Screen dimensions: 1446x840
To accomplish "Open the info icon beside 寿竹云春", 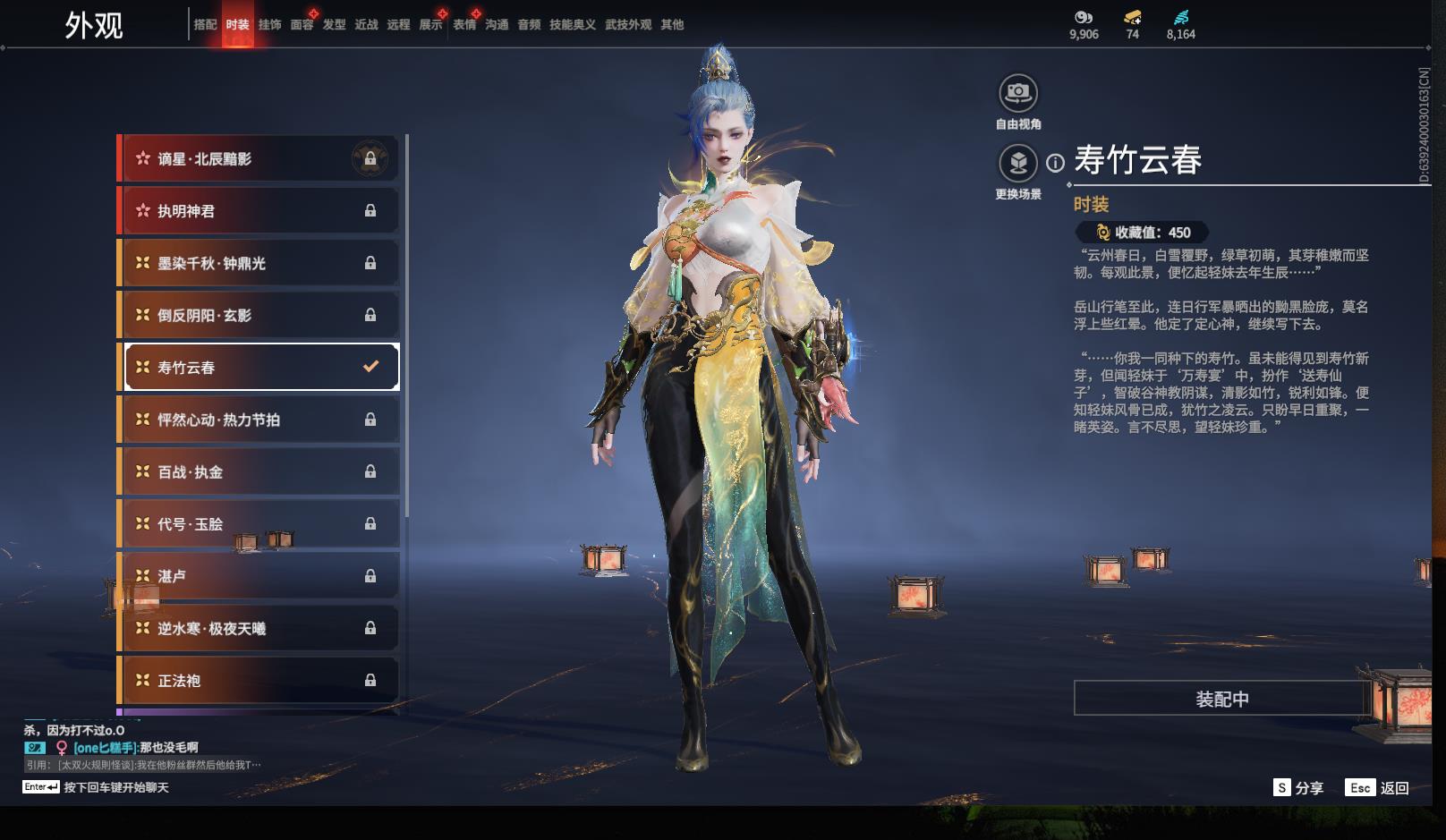I will [1056, 163].
